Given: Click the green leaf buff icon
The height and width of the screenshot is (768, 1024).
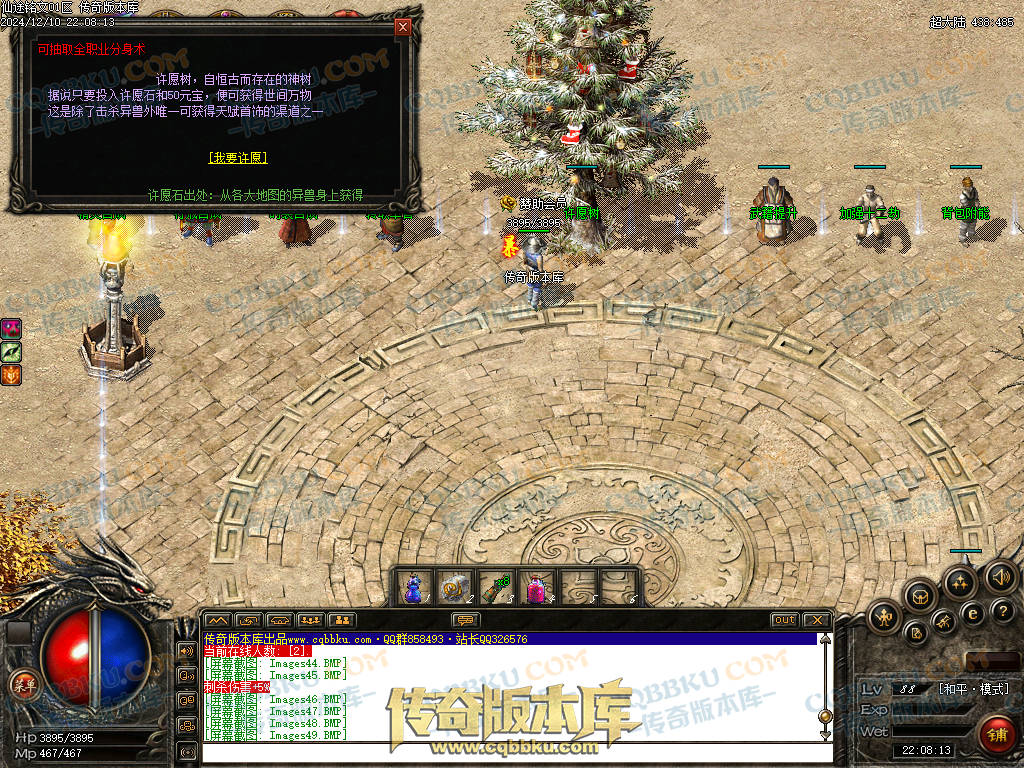Looking at the screenshot, I should point(12,351).
